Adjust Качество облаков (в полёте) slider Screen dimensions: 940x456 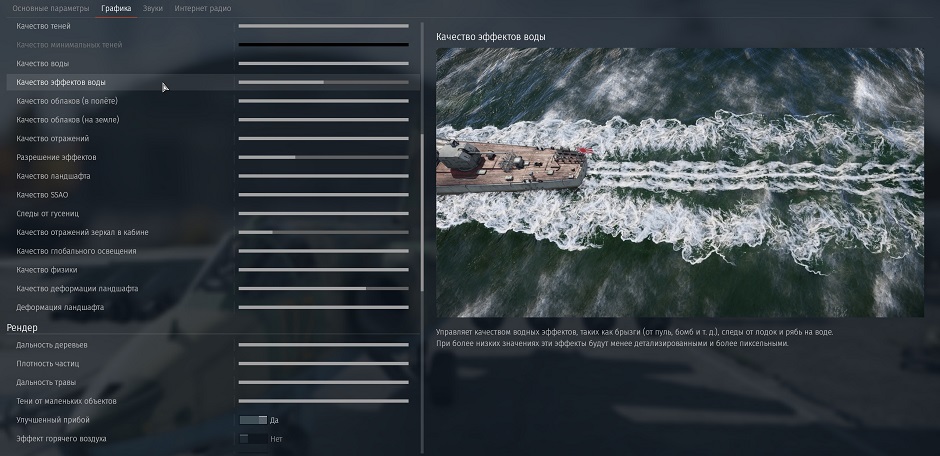pyautogui.click(x=323, y=101)
